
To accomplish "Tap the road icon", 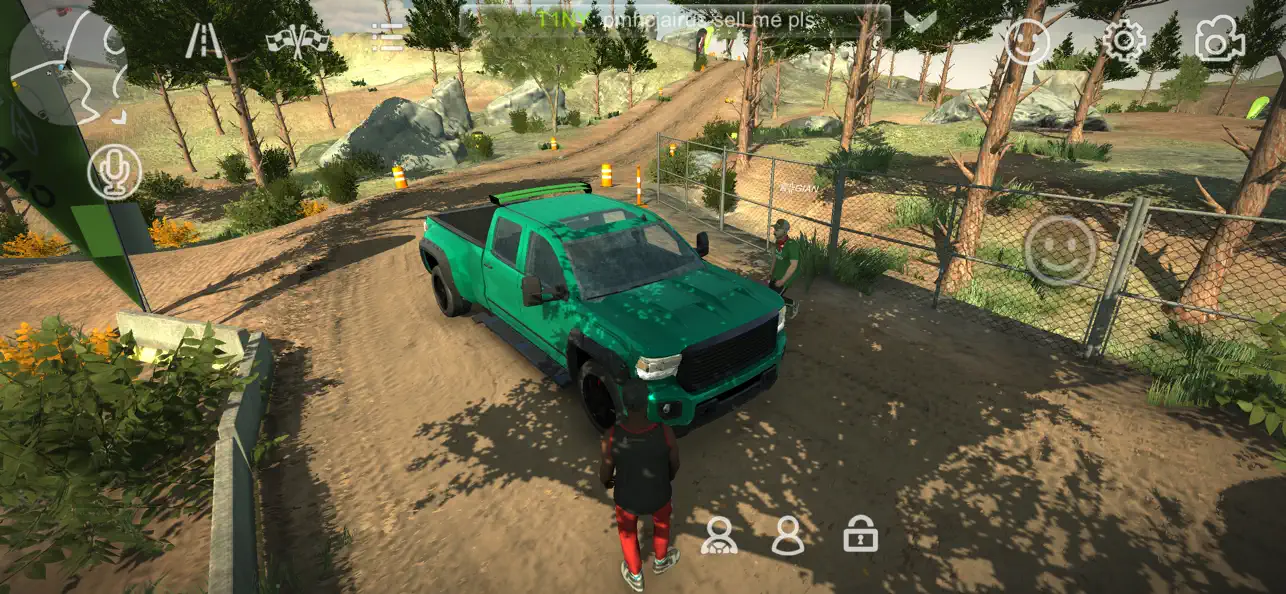I will coord(204,41).
